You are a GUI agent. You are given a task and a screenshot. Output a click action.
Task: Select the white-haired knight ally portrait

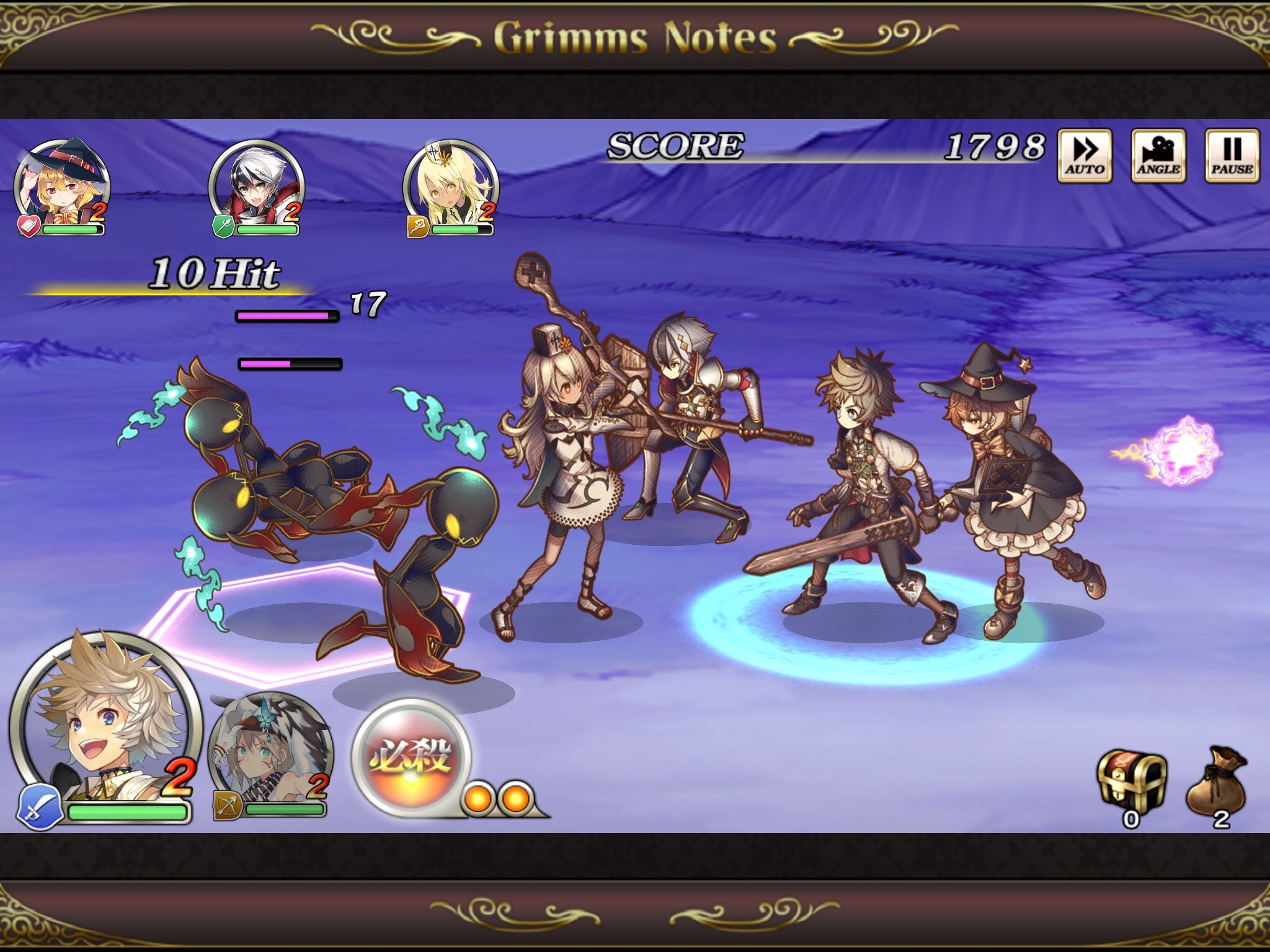point(256,183)
